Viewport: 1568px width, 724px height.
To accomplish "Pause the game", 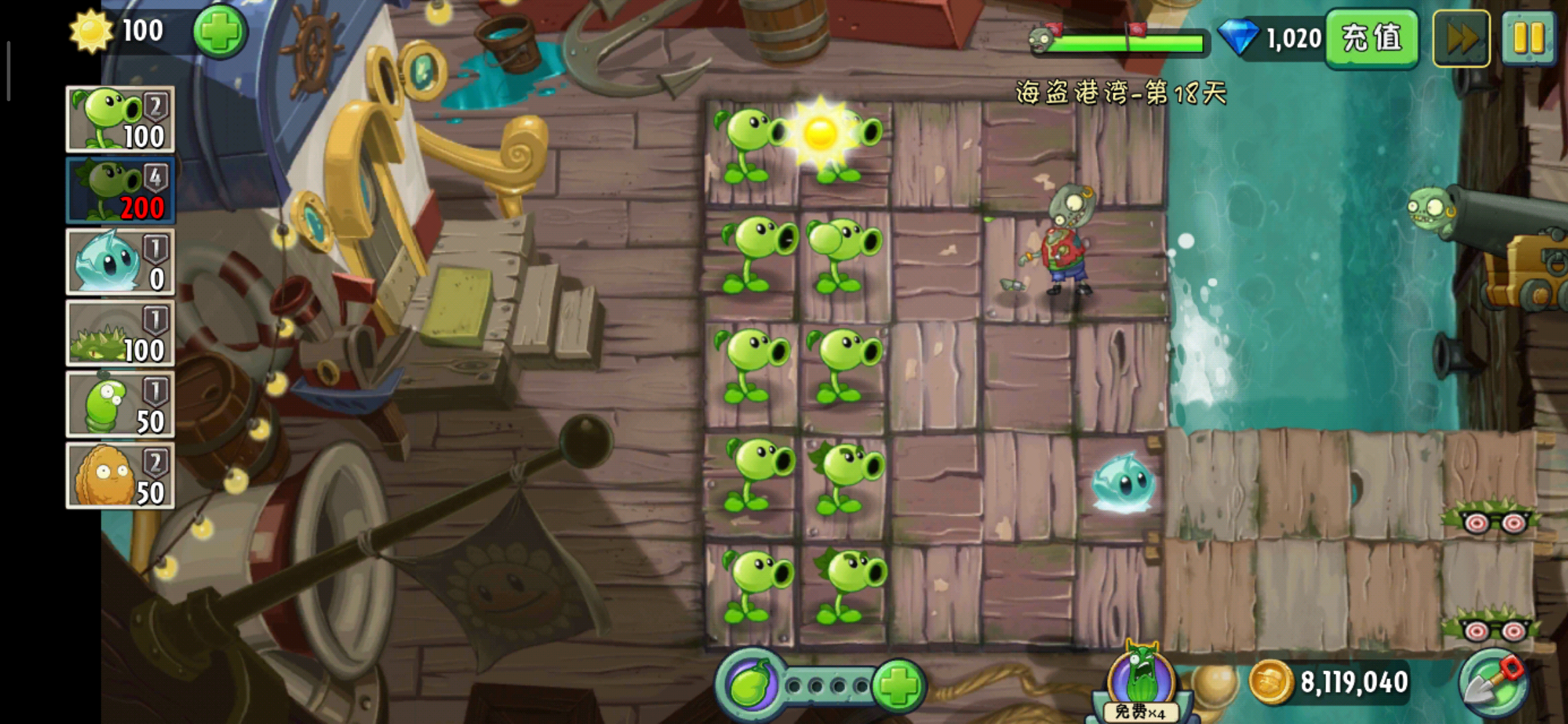I will click(1528, 38).
